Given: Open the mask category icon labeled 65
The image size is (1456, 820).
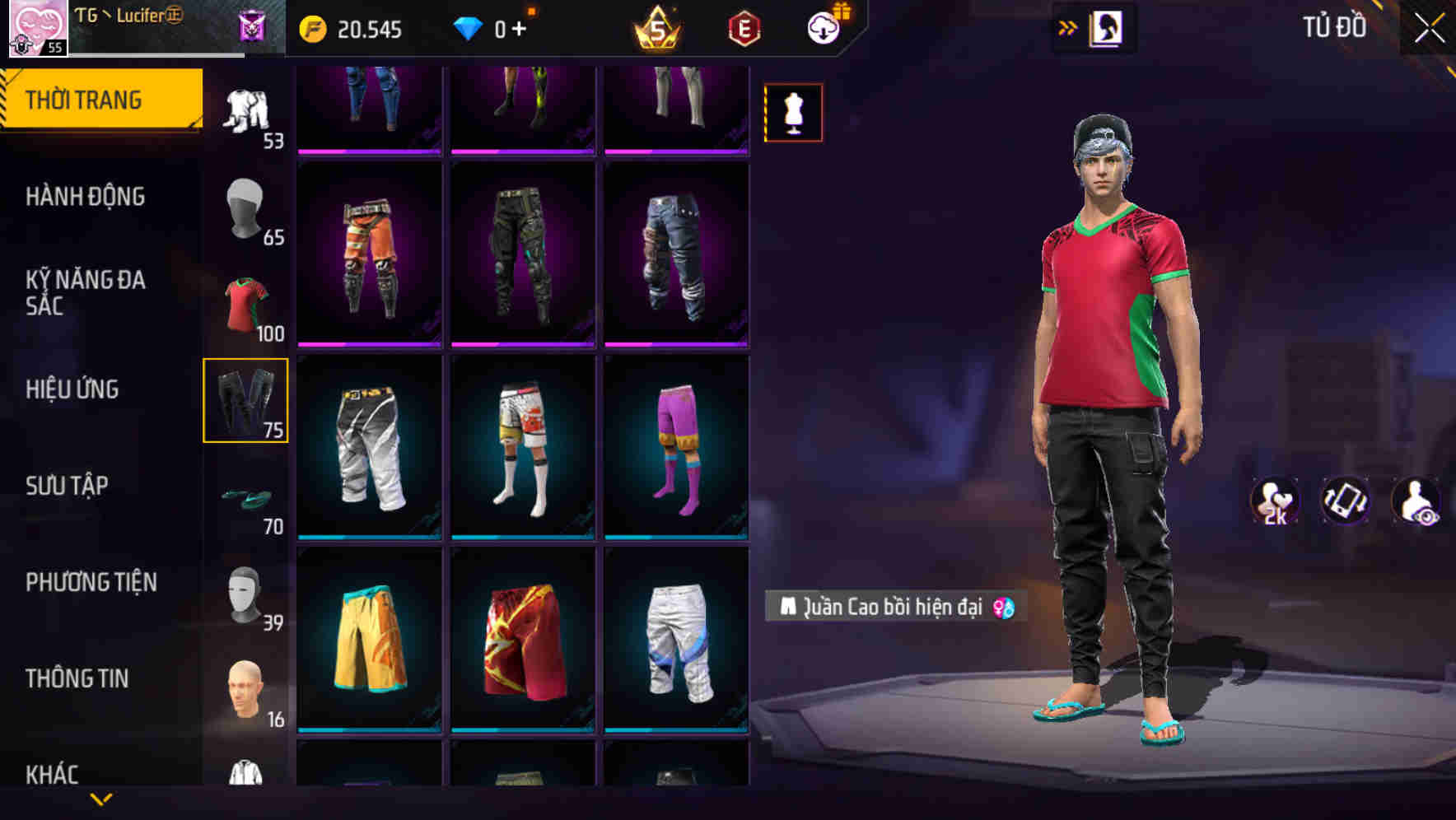Looking at the screenshot, I should coord(246,210).
